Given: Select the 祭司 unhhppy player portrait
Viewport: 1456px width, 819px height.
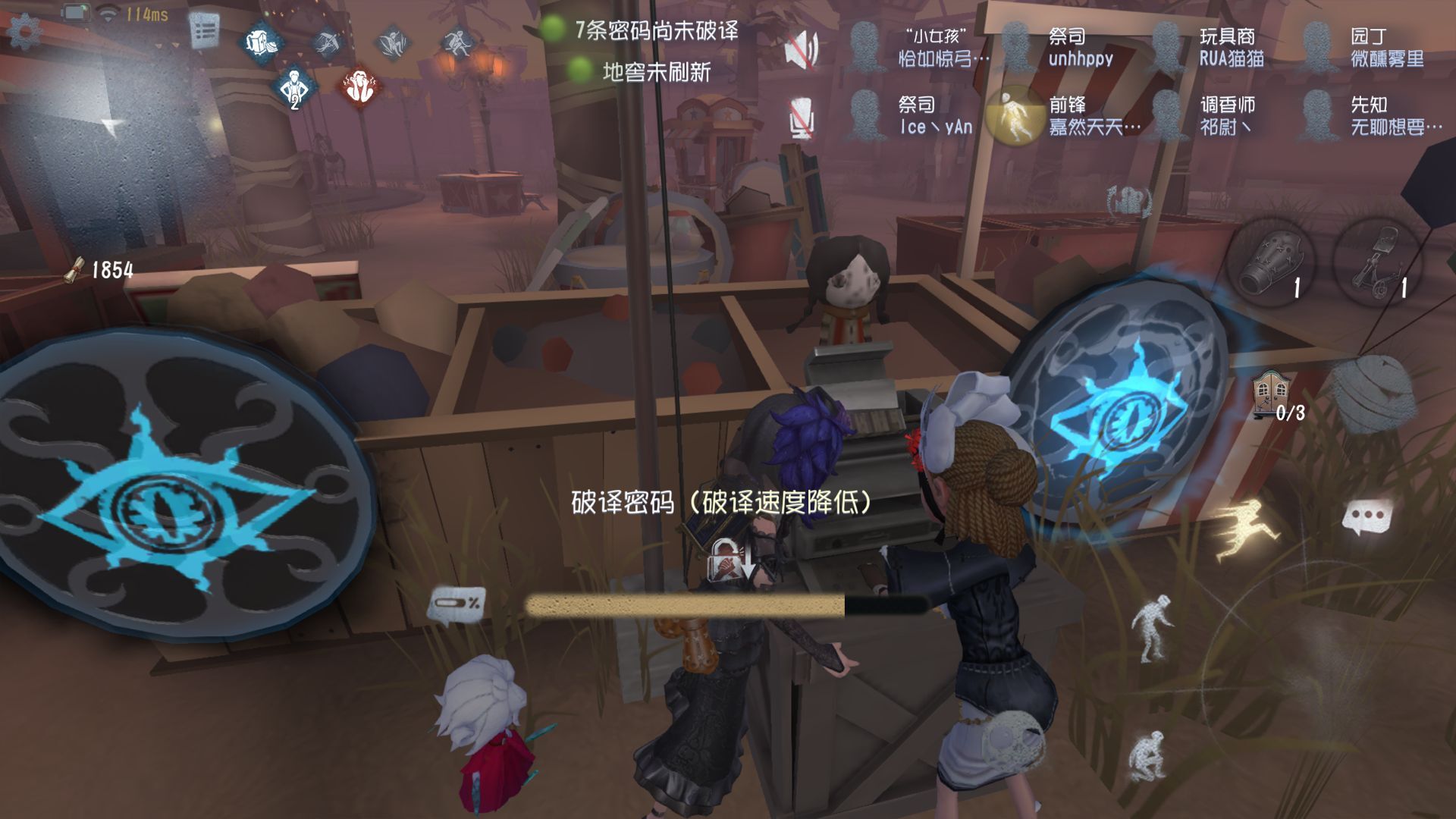Looking at the screenshot, I should 1017,47.
